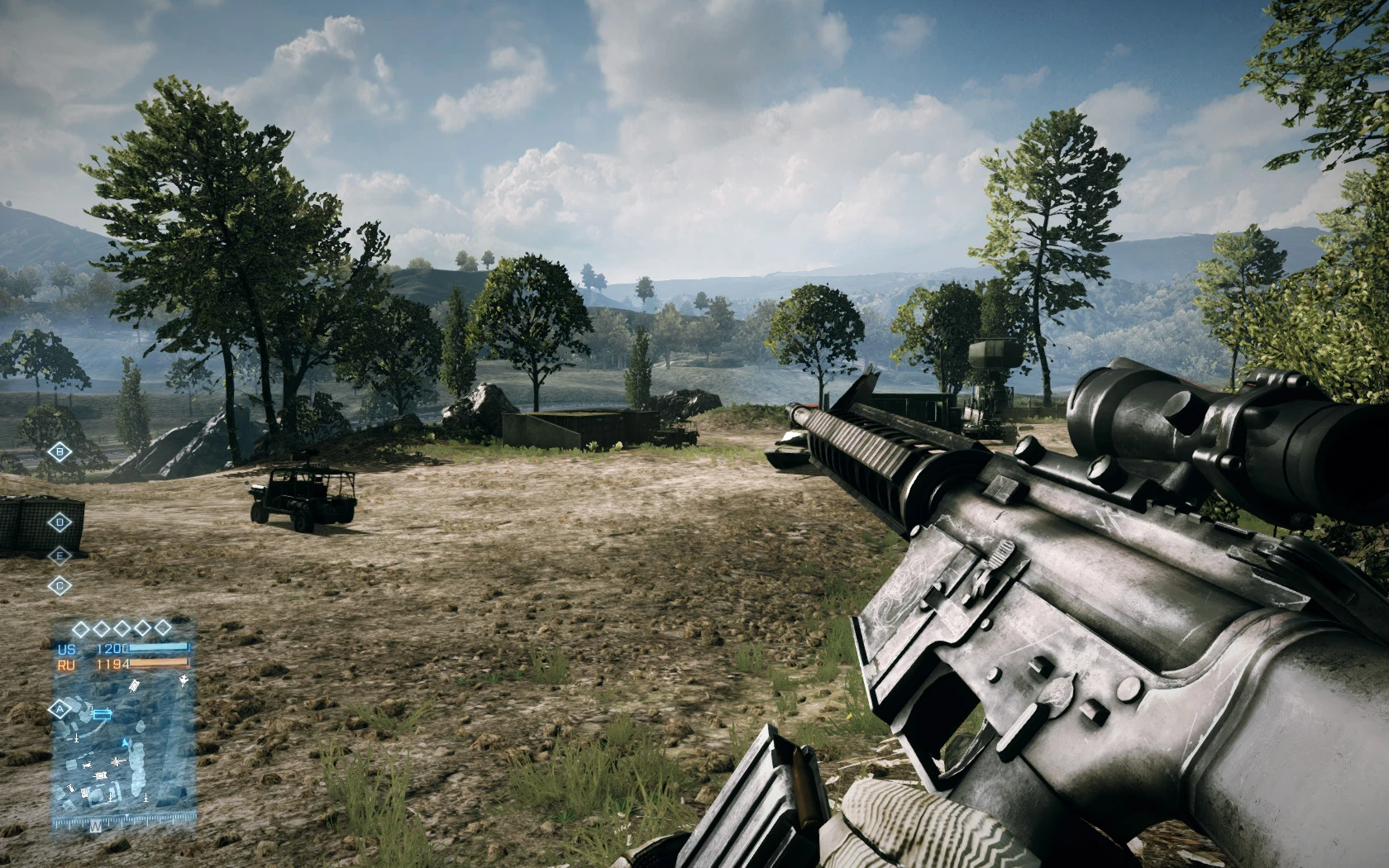Select the objective C diamond marker
The image size is (1389, 868).
tap(60, 586)
